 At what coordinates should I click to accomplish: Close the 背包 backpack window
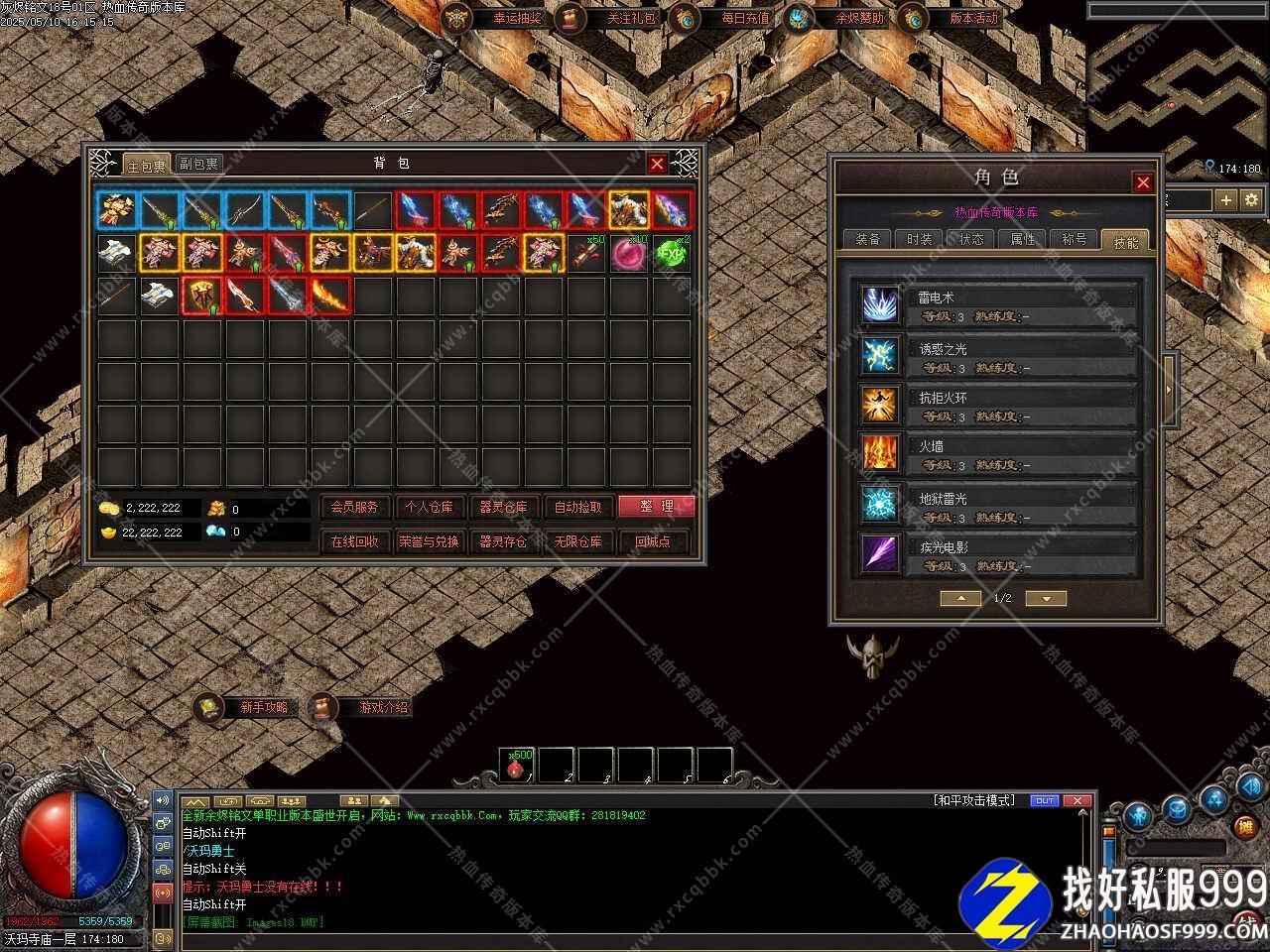click(657, 164)
